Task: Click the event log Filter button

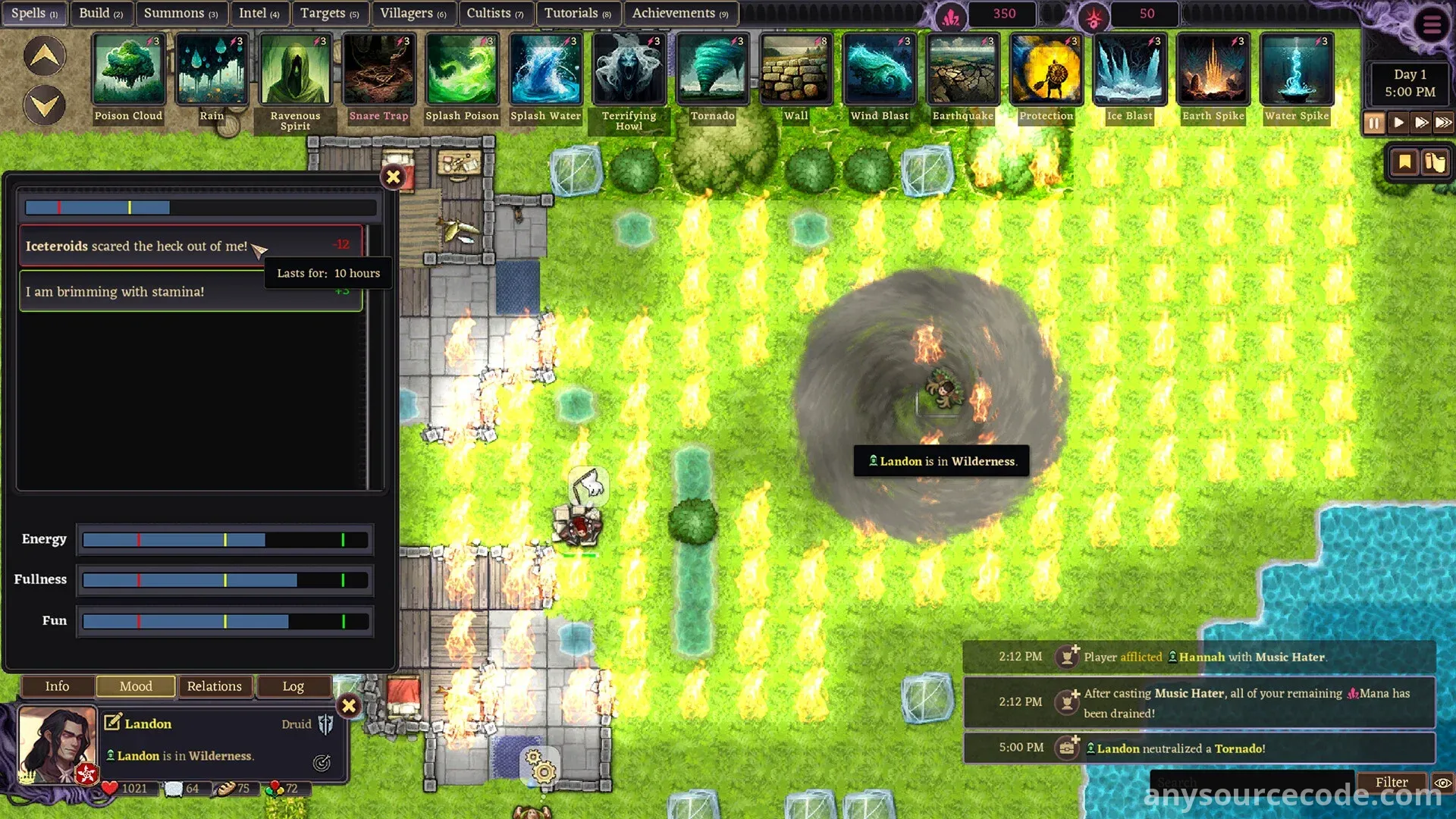Action: pos(1391,782)
